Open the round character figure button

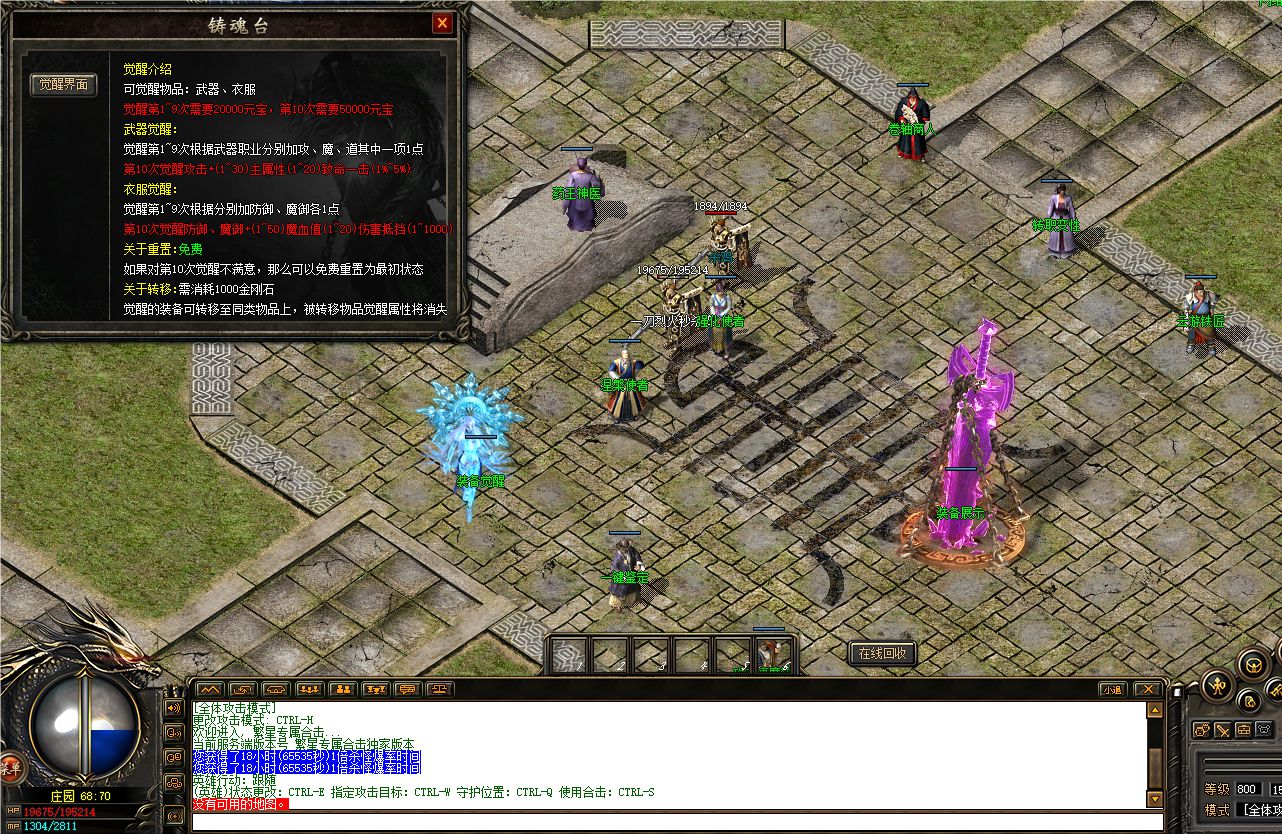click(1217, 685)
